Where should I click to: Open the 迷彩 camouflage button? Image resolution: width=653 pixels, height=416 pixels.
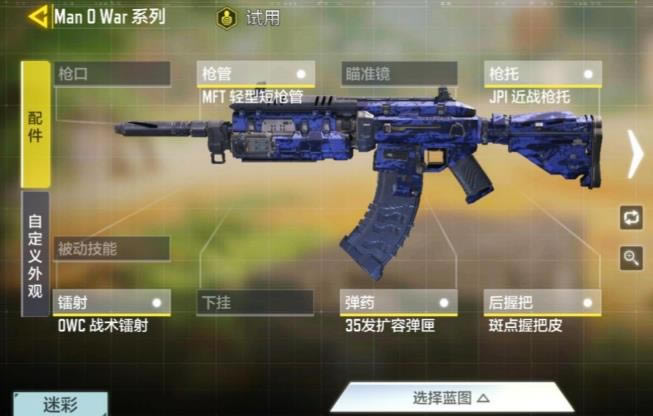pyautogui.click(x=58, y=404)
